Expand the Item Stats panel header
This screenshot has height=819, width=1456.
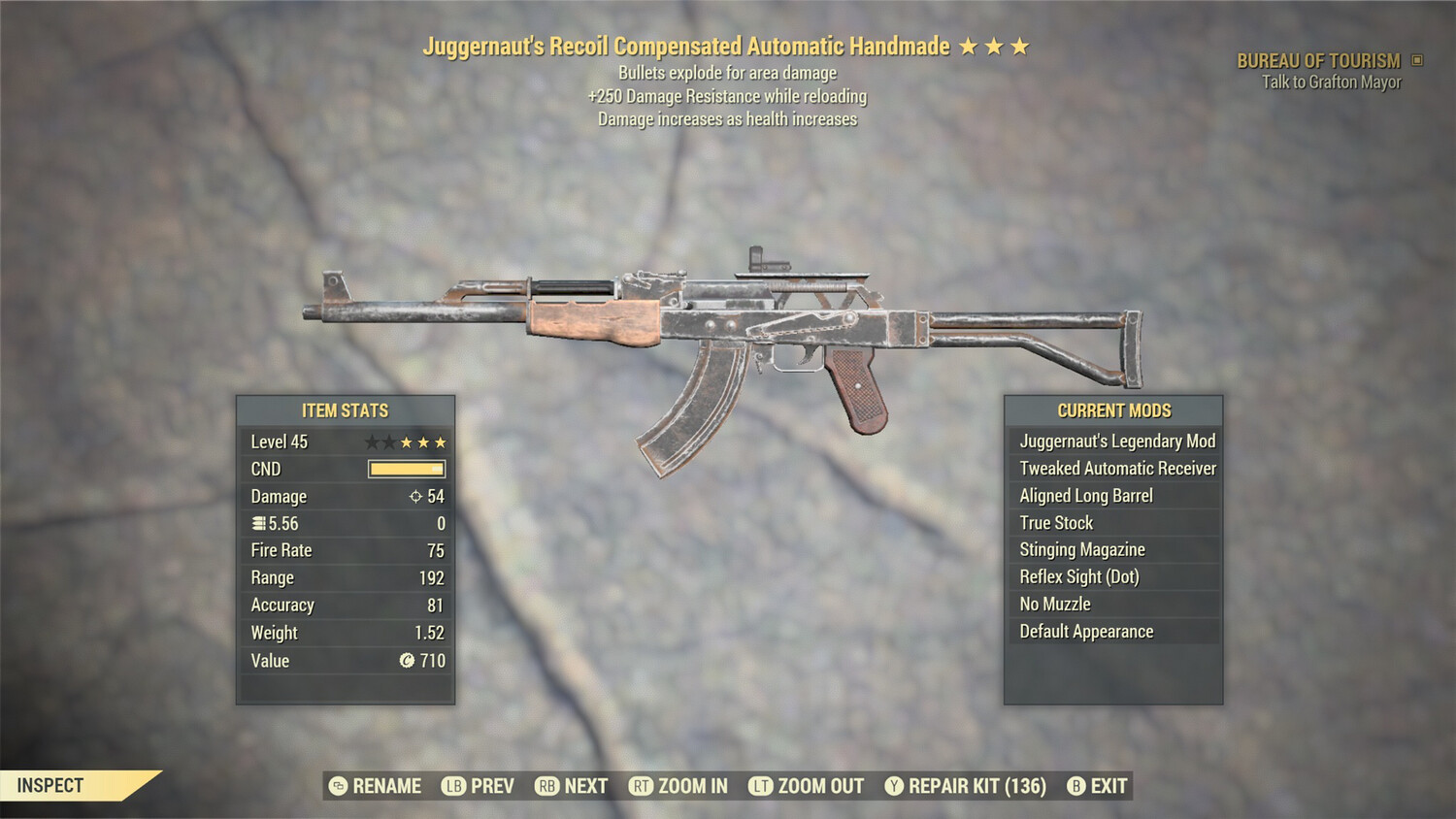click(x=346, y=410)
